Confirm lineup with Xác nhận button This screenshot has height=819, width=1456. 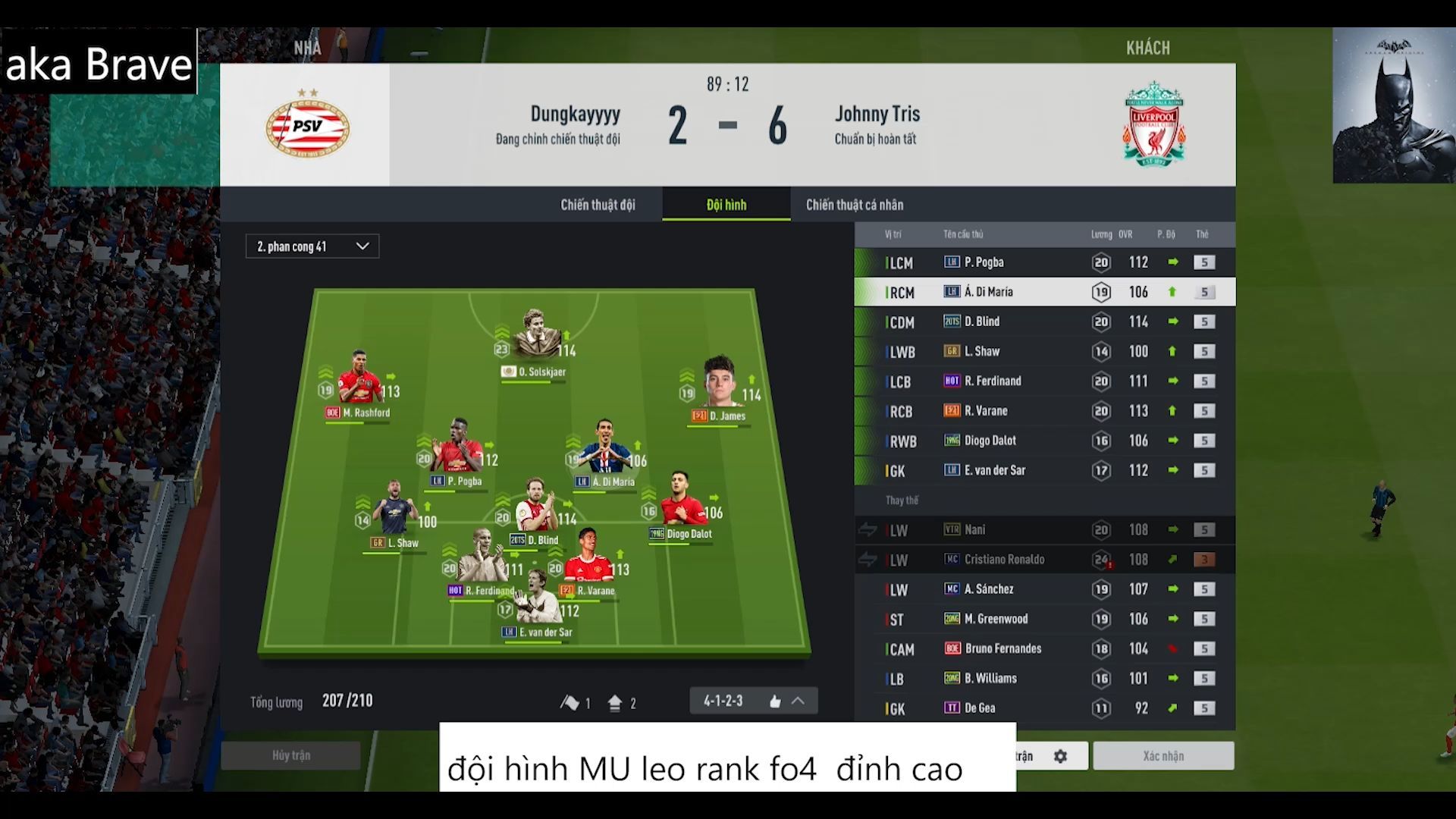[x=1163, y=756]
